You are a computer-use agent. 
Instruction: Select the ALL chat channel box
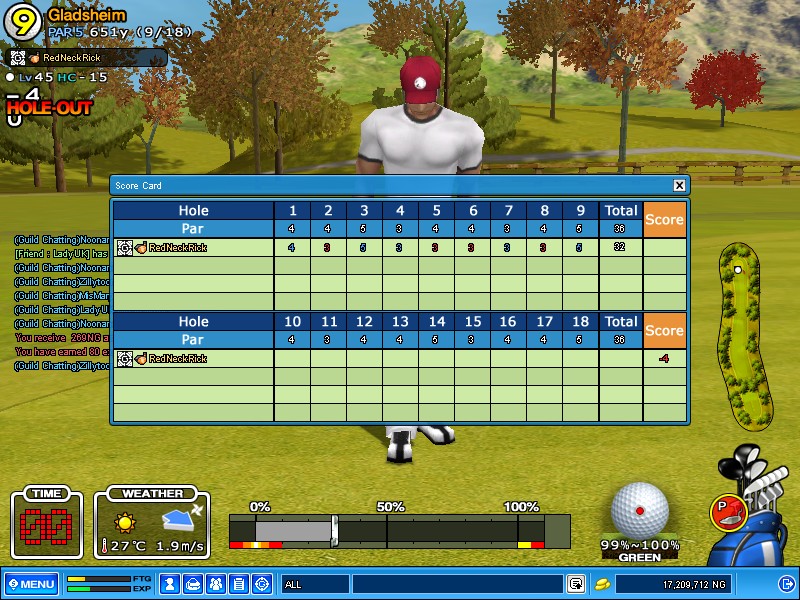point(314,584)
